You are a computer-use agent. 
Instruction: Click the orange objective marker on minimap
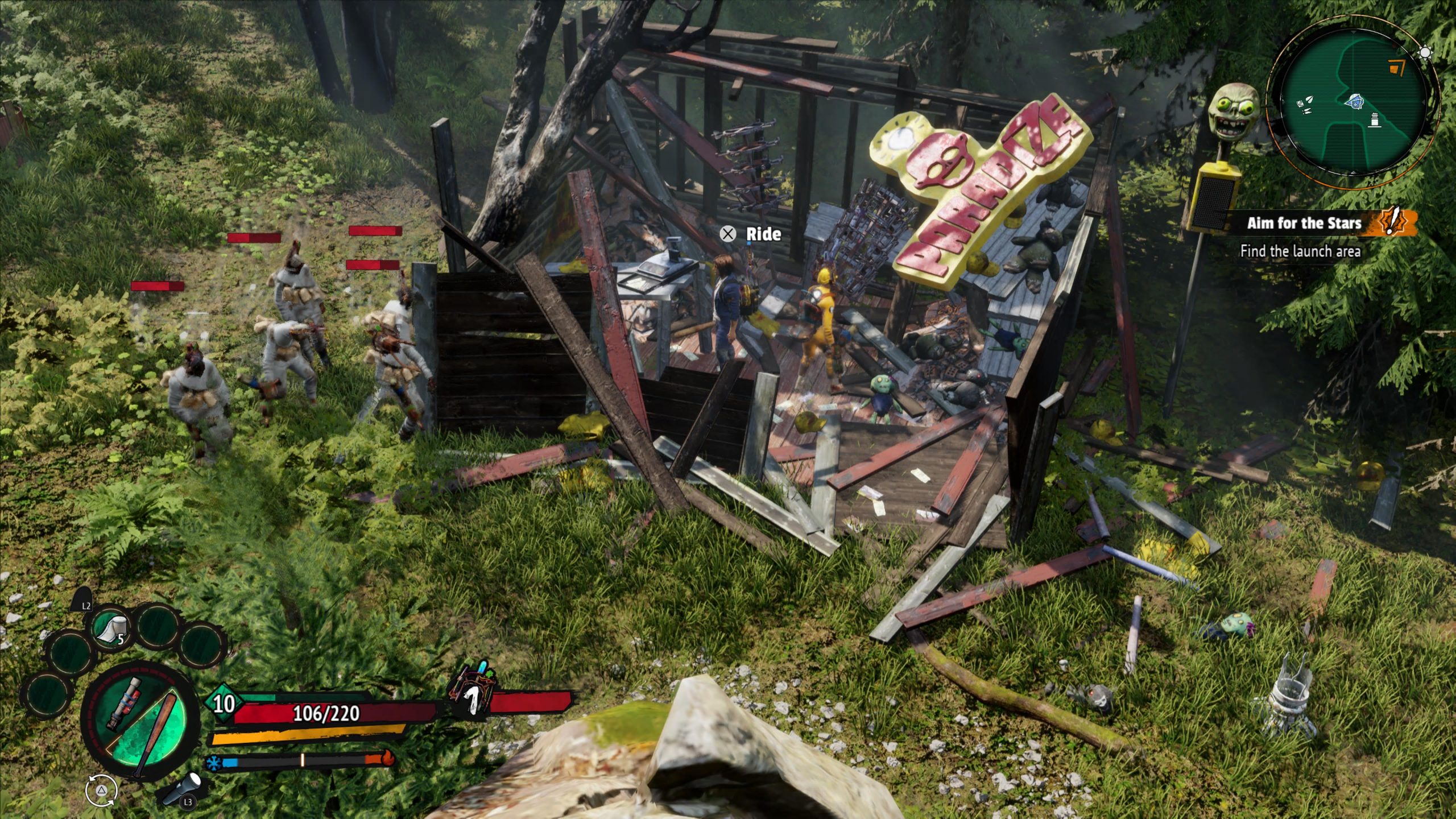click(1396, 68)
